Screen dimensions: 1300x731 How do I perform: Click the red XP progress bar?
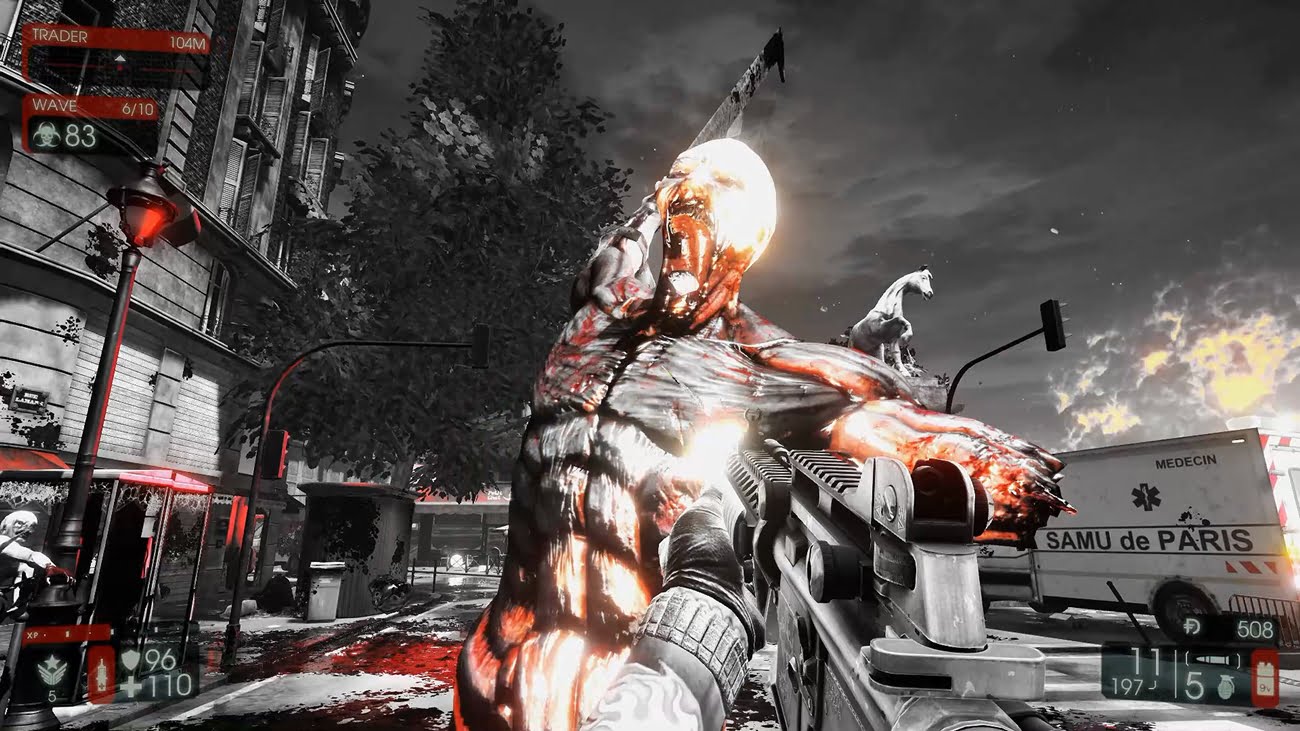click(70, 635)
